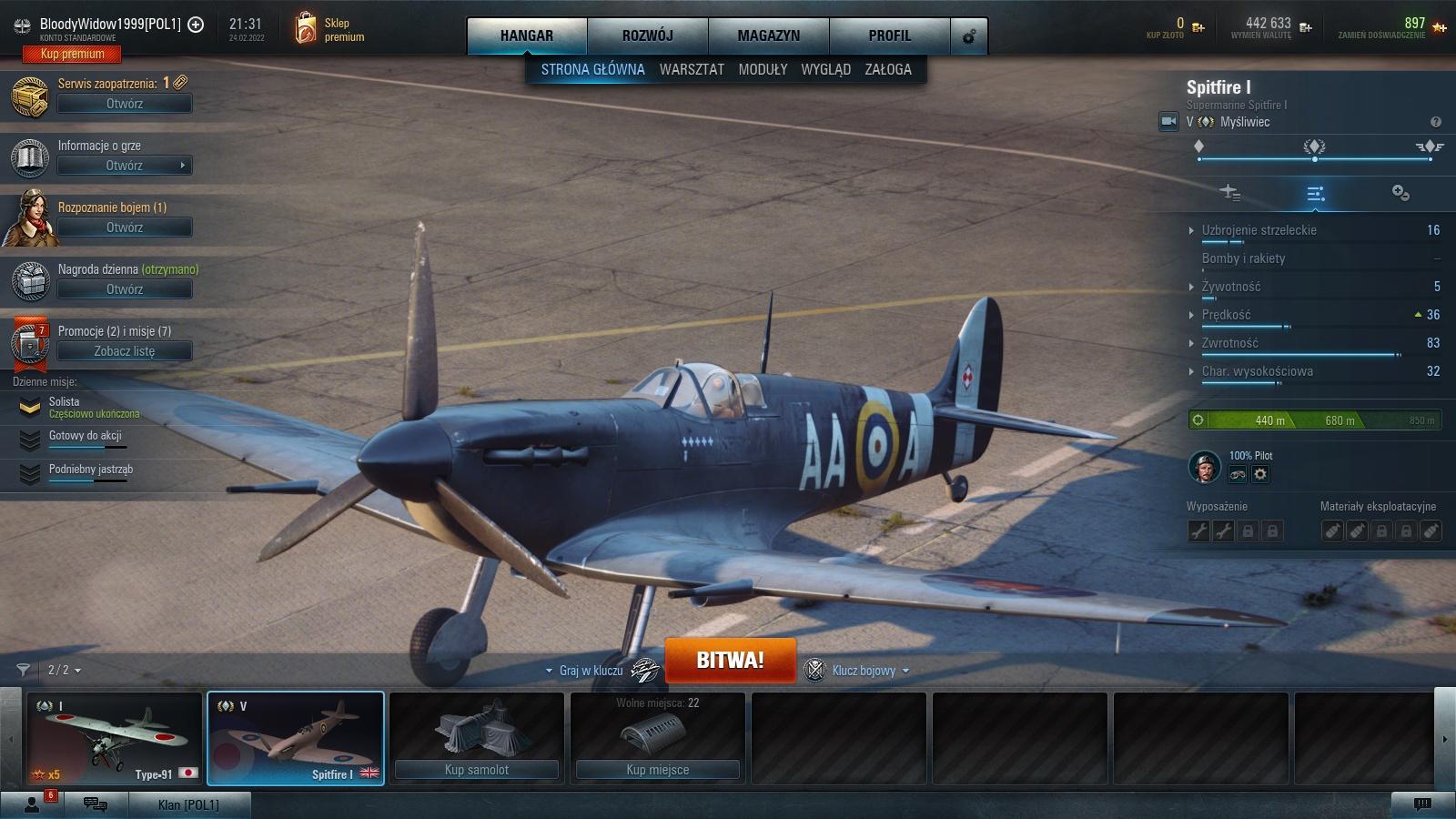The width and height of the screenshot is (1456, 819).
Task: Open the Klan [POL1] chat tab
Action: pos(188,804)
